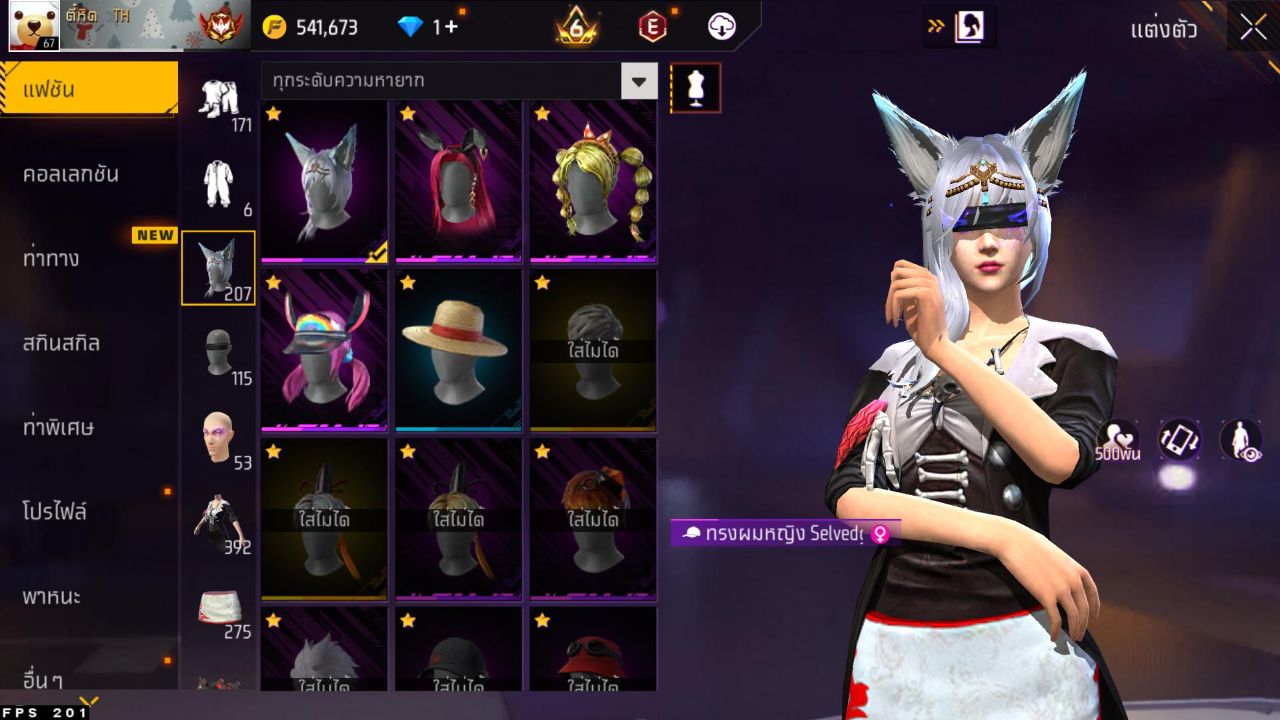1280x720 pixels.
Task: Click the character portrait snapshot icon near top right
Action: pyautogui.click(x=968, y=27)
